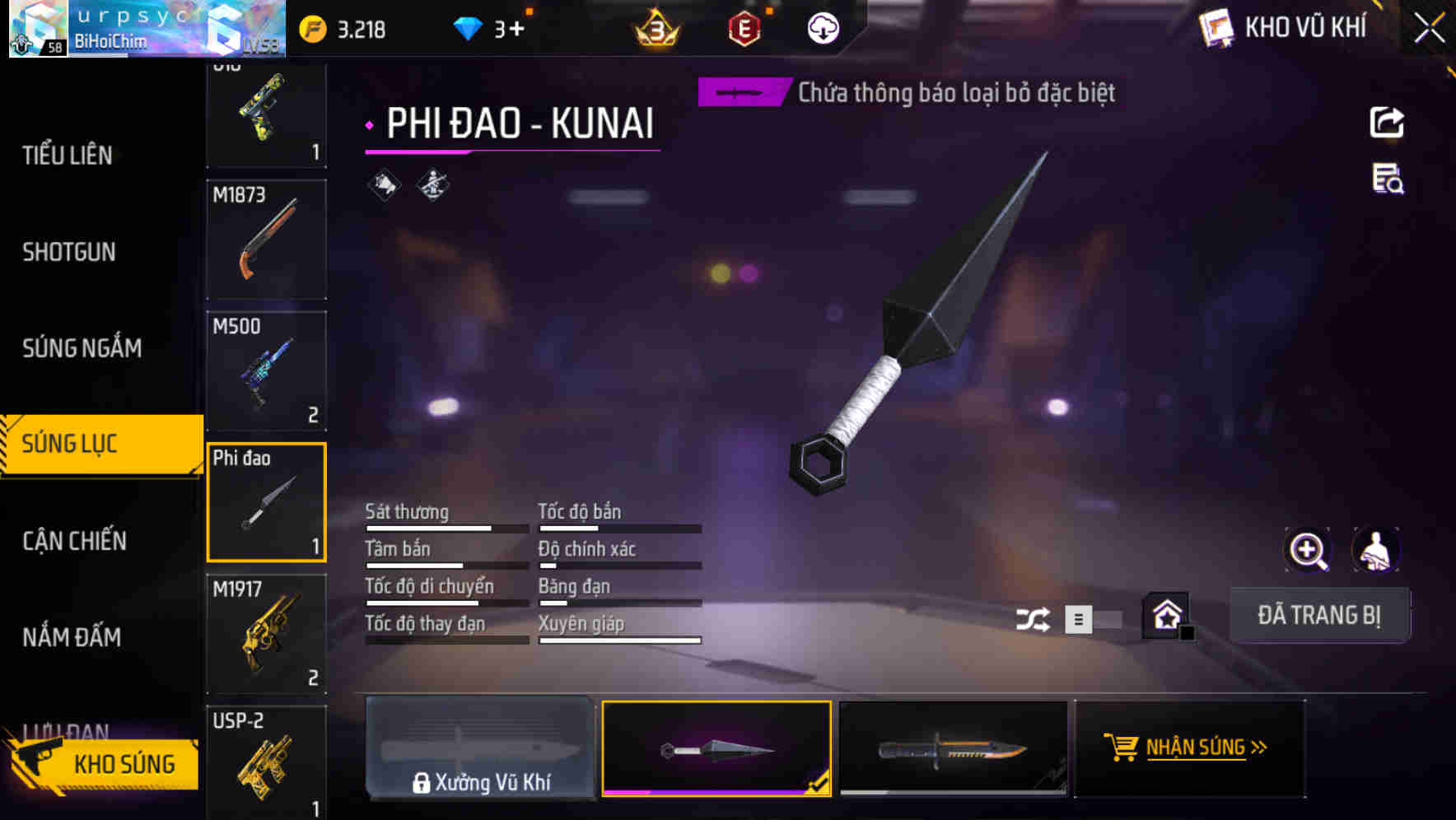
Task: Click the gold crown rank icon in top bar
Action: [653, 30]
